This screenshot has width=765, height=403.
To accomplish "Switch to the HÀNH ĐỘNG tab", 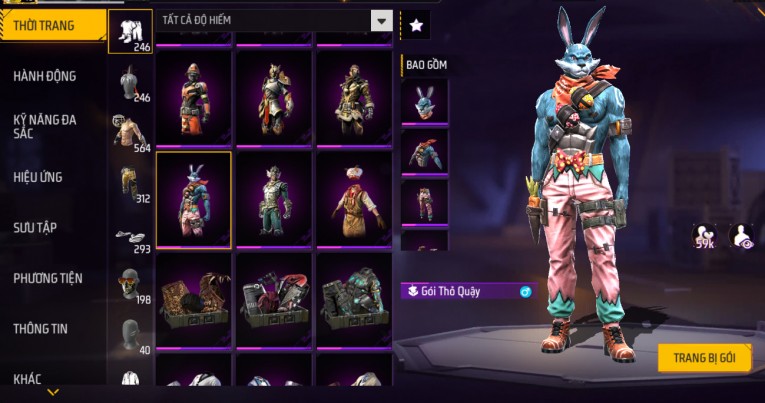I will [x=45, y=76].
